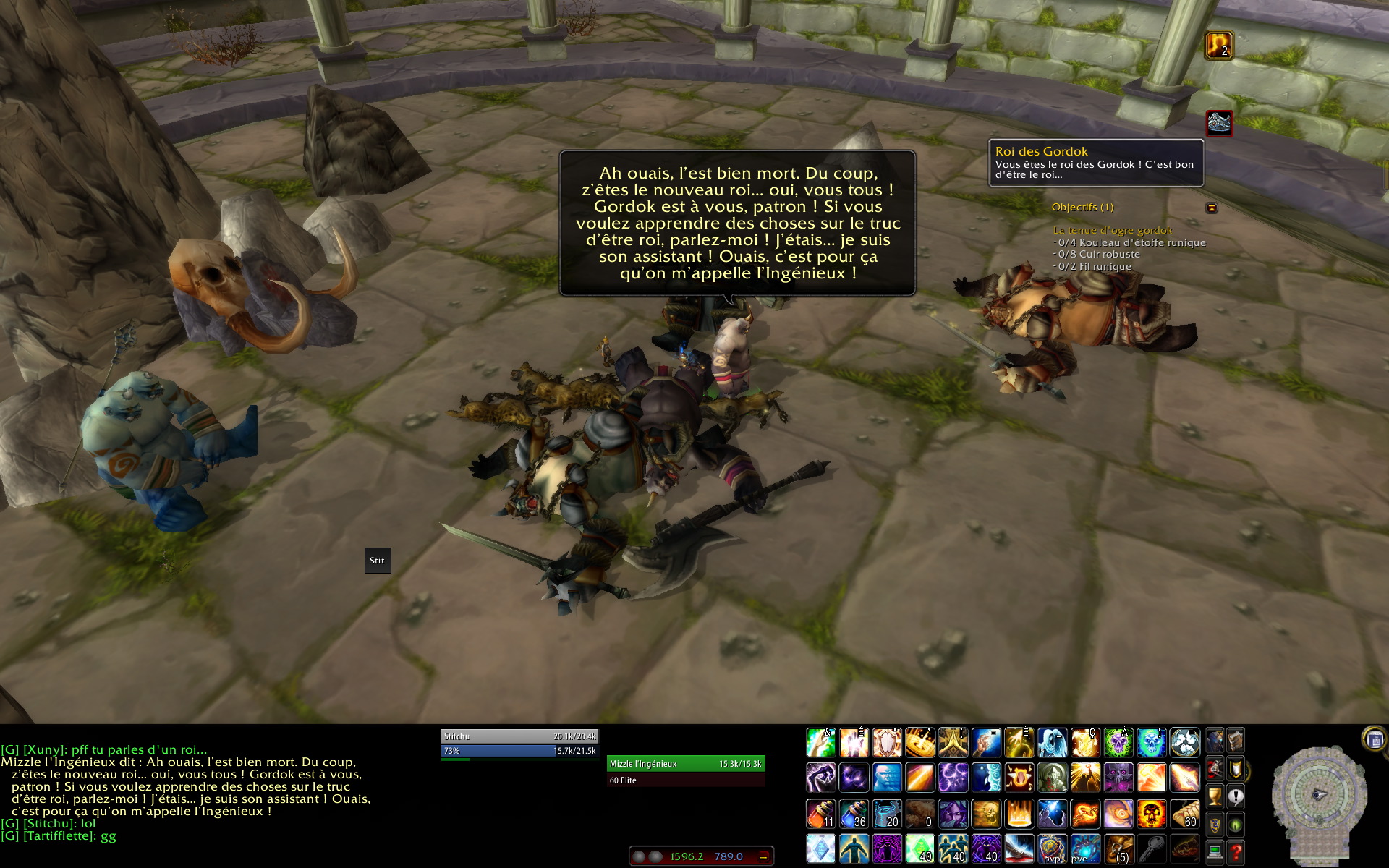Use the key item slot

1151,848
